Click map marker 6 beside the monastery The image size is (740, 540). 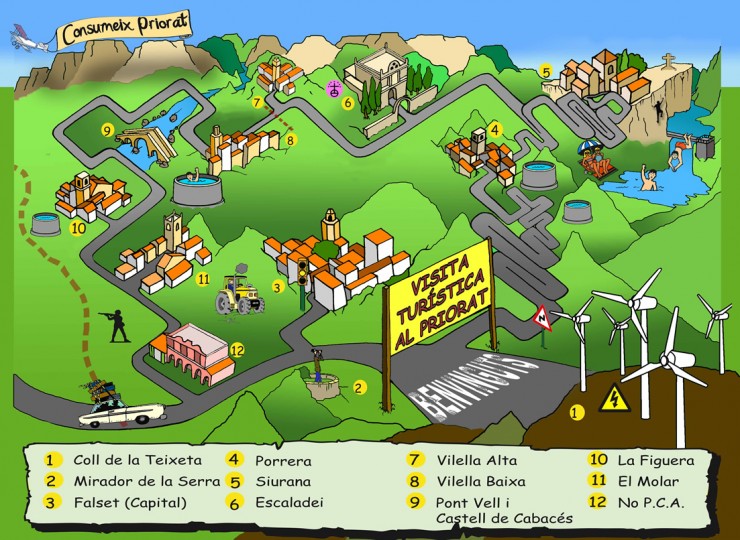point(348,102)
